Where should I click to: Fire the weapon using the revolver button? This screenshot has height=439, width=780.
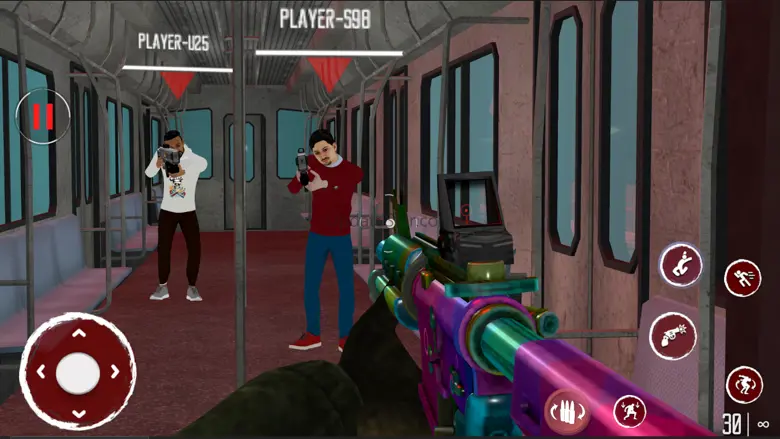pos(673,336)
